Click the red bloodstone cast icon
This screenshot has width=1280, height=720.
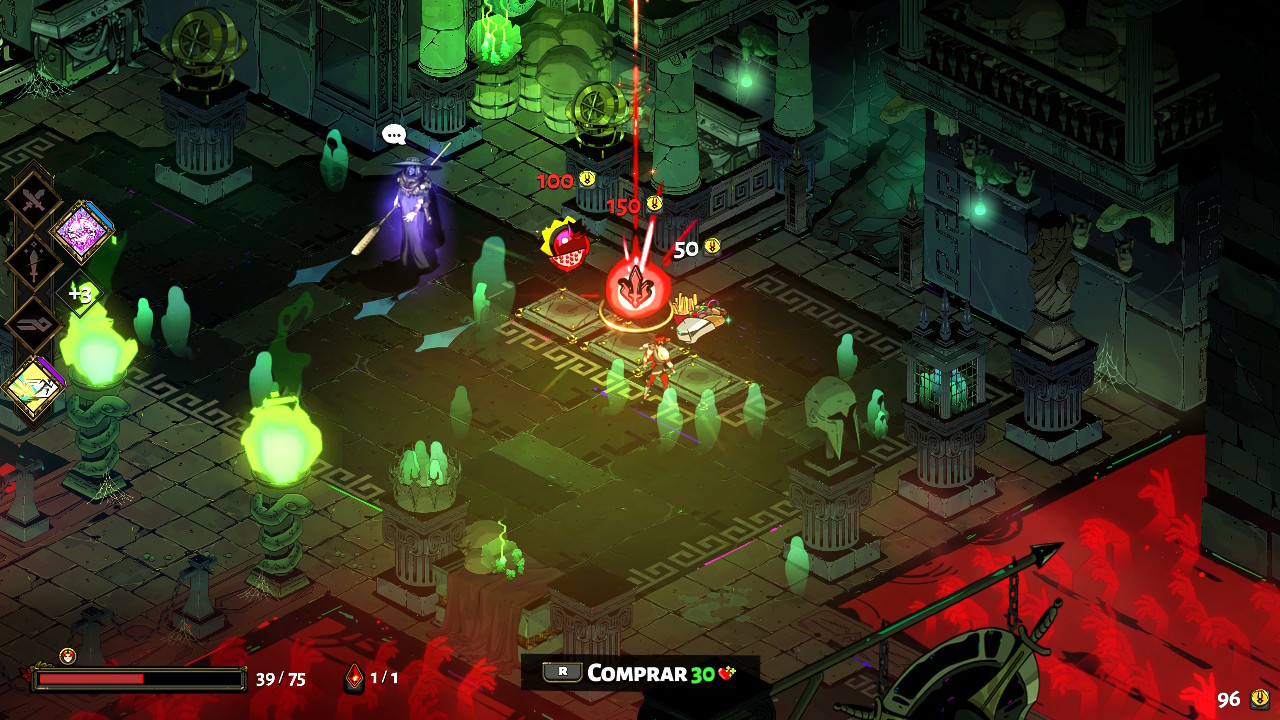pyautogui.click(x=354, y=678)
